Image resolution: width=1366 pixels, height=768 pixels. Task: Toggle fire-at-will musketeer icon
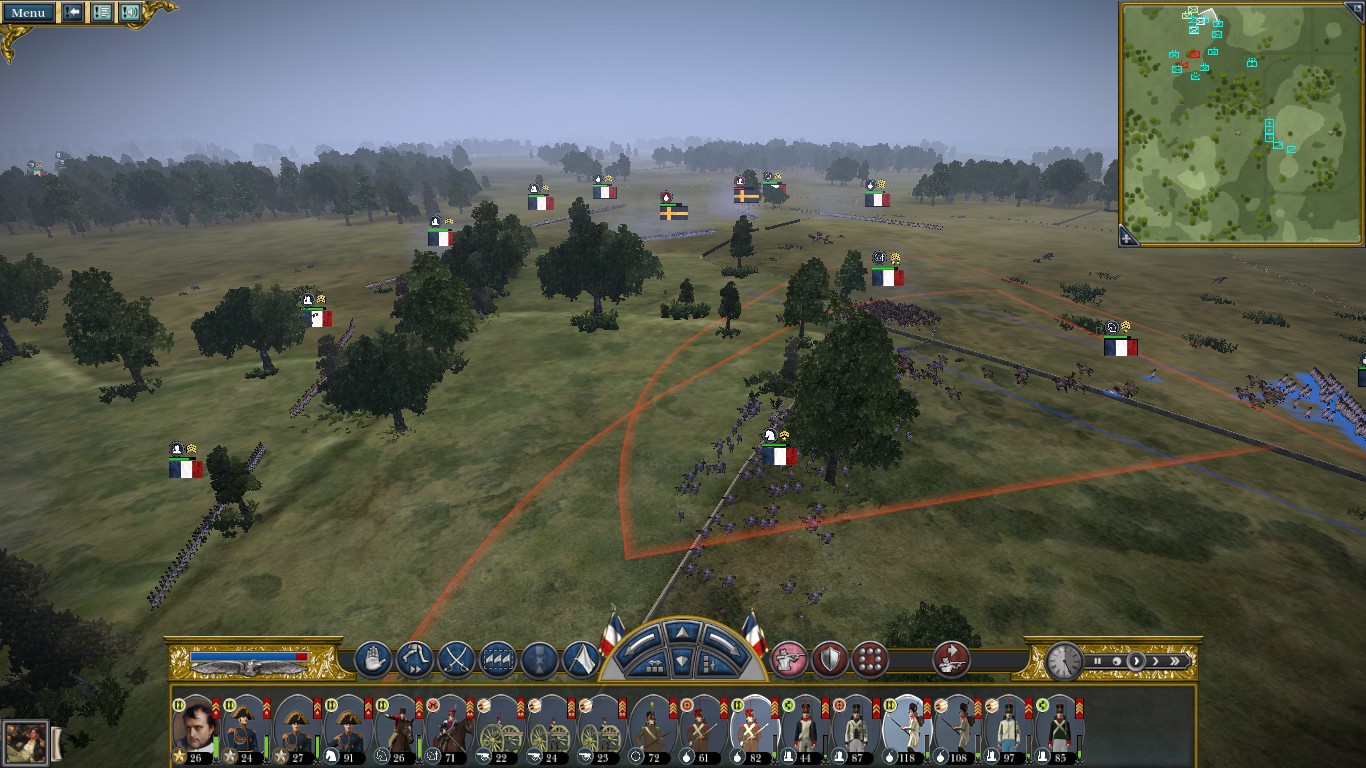[789, 659]
